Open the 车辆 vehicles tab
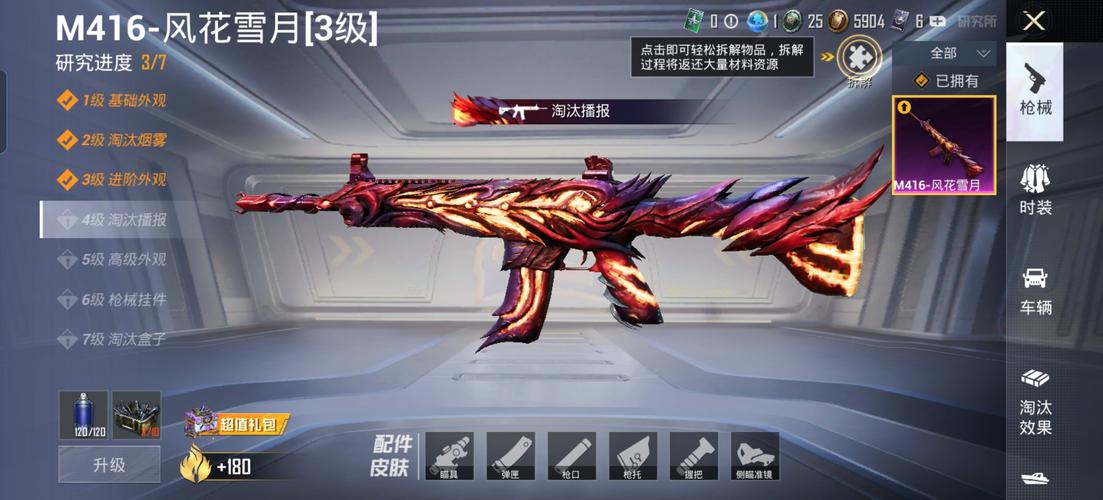This screenshot has height=500, width=1103. 1034,291
